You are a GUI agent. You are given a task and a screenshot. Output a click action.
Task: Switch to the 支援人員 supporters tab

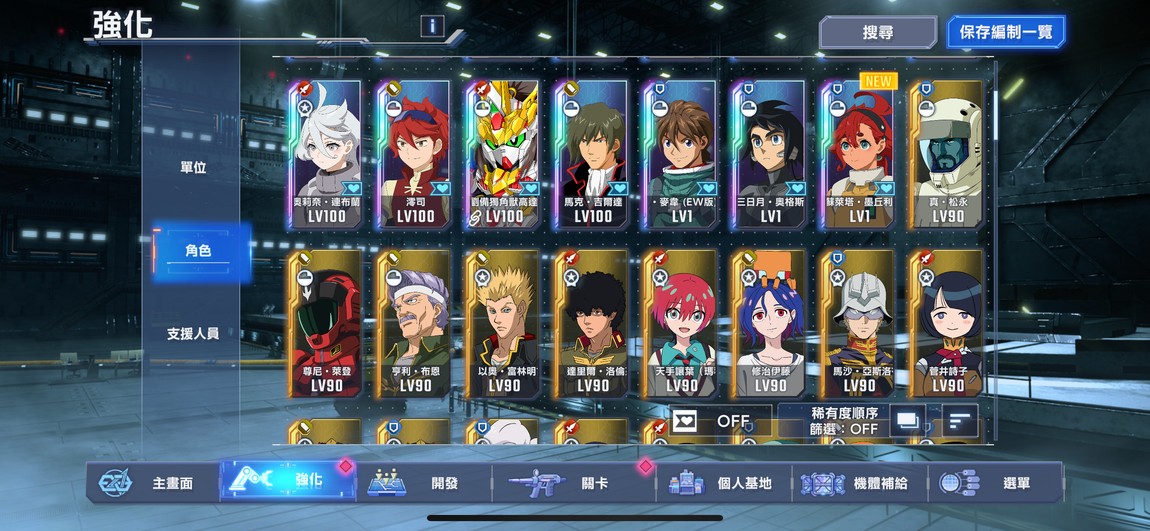(193, 333)
